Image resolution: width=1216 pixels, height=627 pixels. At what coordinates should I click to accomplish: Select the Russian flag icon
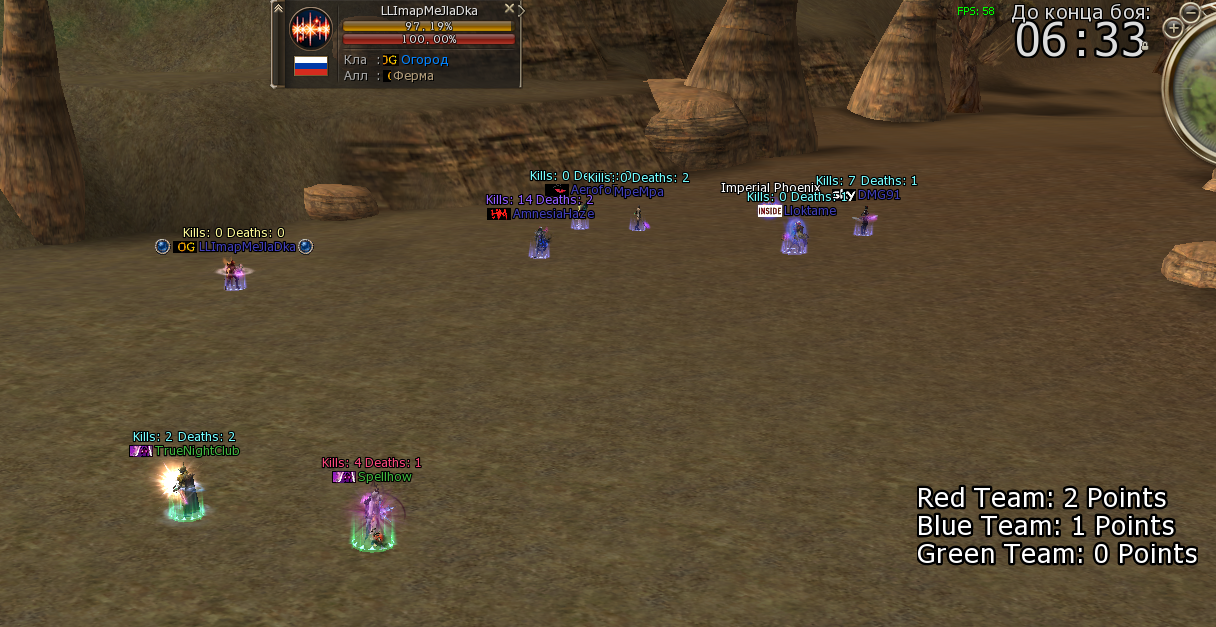[310, 67]
